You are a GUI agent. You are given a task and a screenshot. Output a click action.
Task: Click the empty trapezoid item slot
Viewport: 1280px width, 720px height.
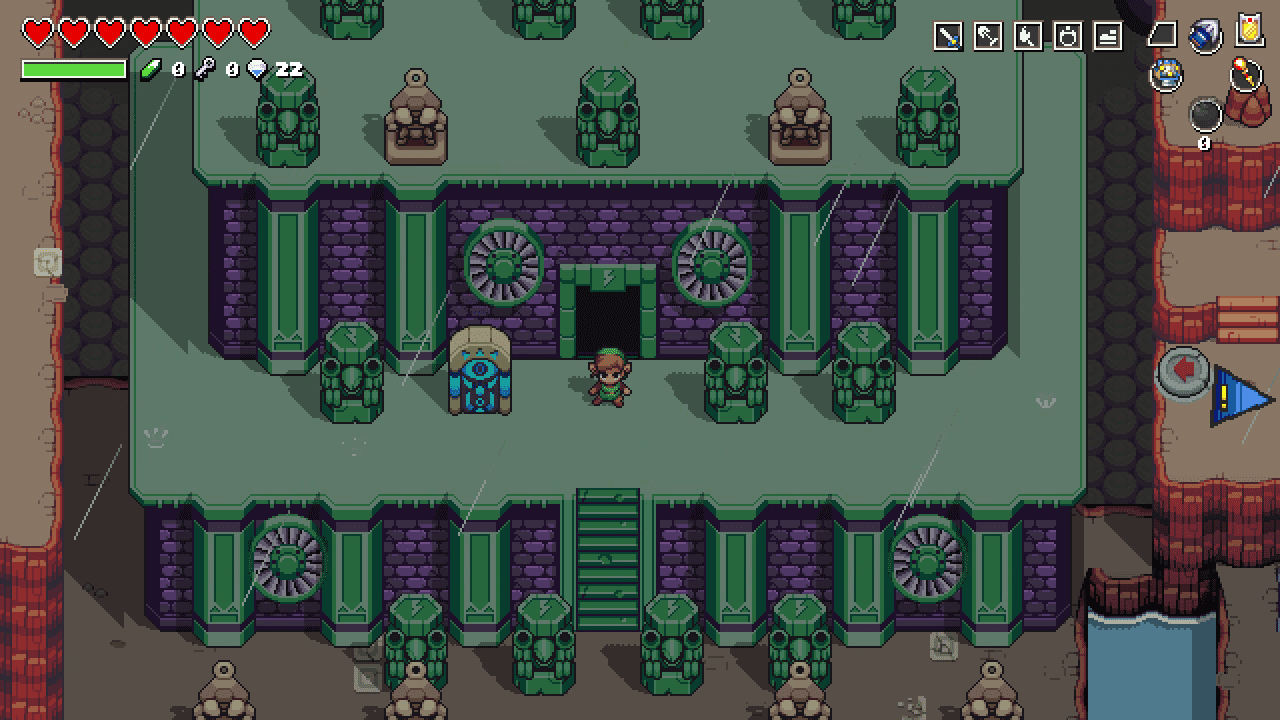[x=1161, y=33]
